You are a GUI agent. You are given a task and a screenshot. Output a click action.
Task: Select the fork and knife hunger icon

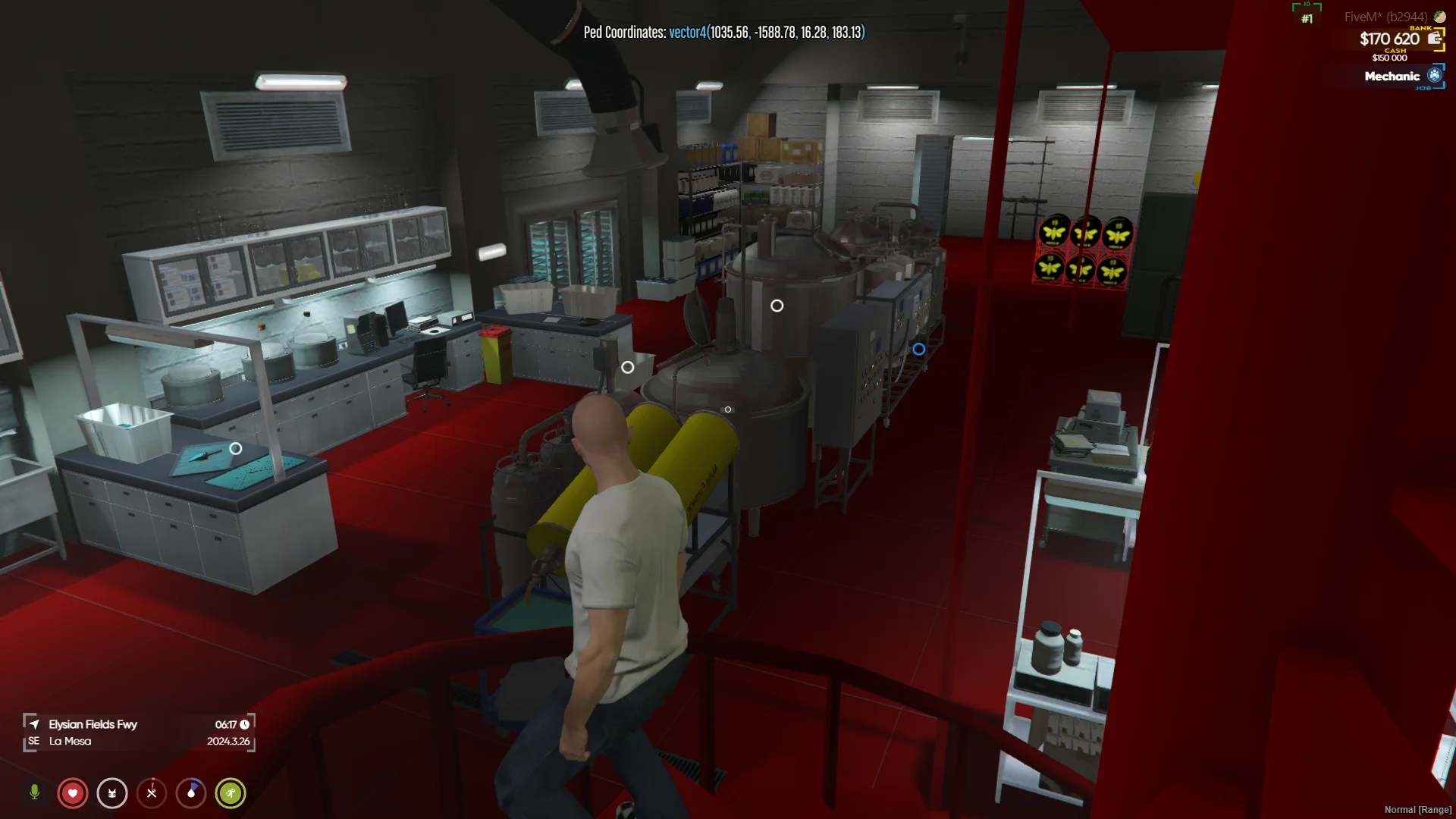(152, 793)
